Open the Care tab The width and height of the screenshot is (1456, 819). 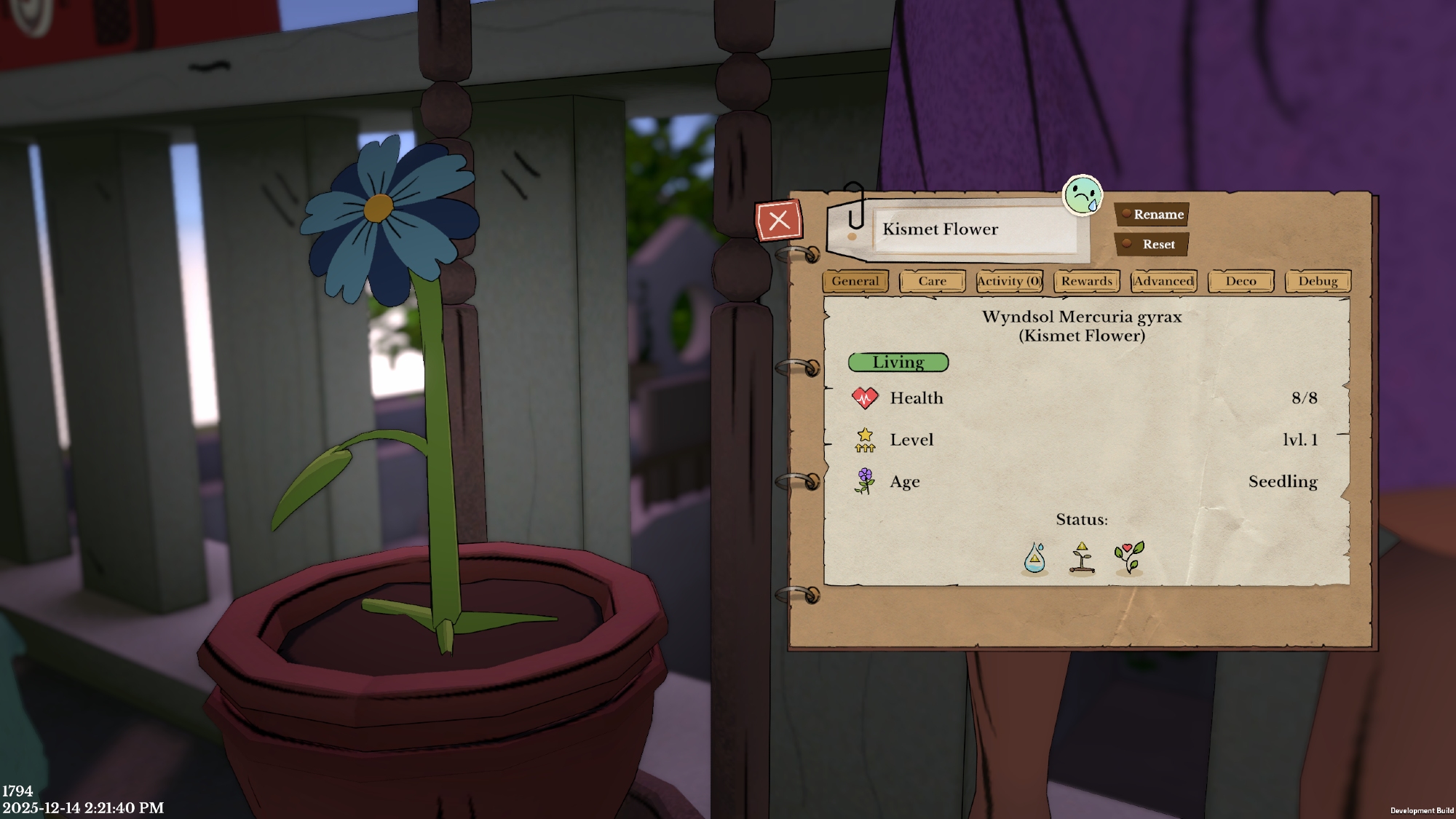(932, 281)
